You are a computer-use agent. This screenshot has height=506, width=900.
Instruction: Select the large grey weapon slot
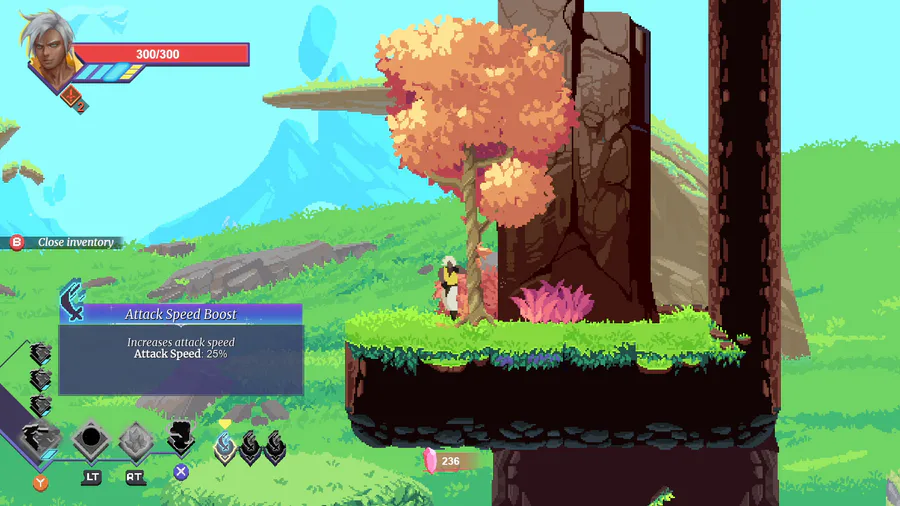[x=41, y=439]
